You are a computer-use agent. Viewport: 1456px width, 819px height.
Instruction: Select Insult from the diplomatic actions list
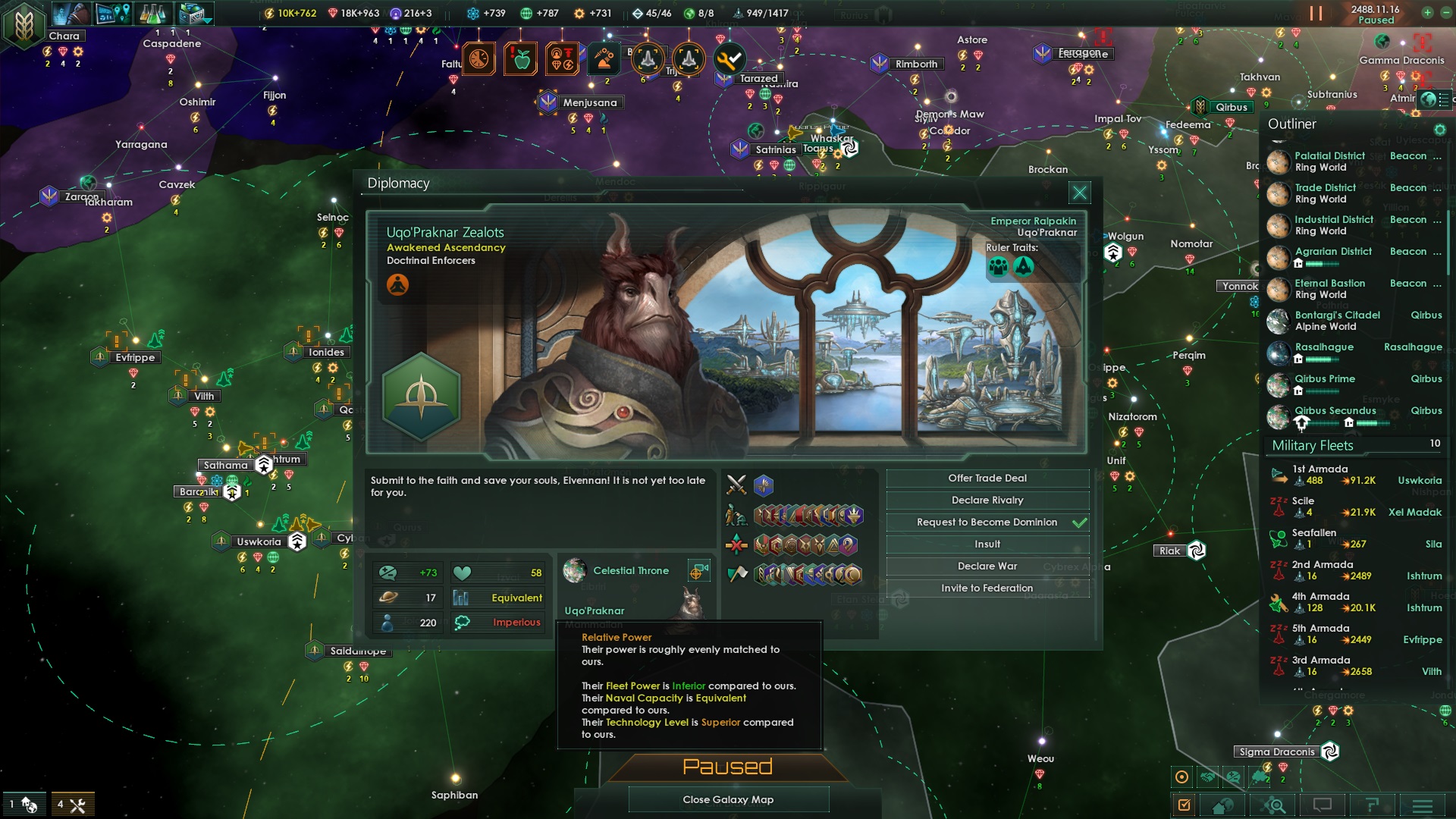986,544
